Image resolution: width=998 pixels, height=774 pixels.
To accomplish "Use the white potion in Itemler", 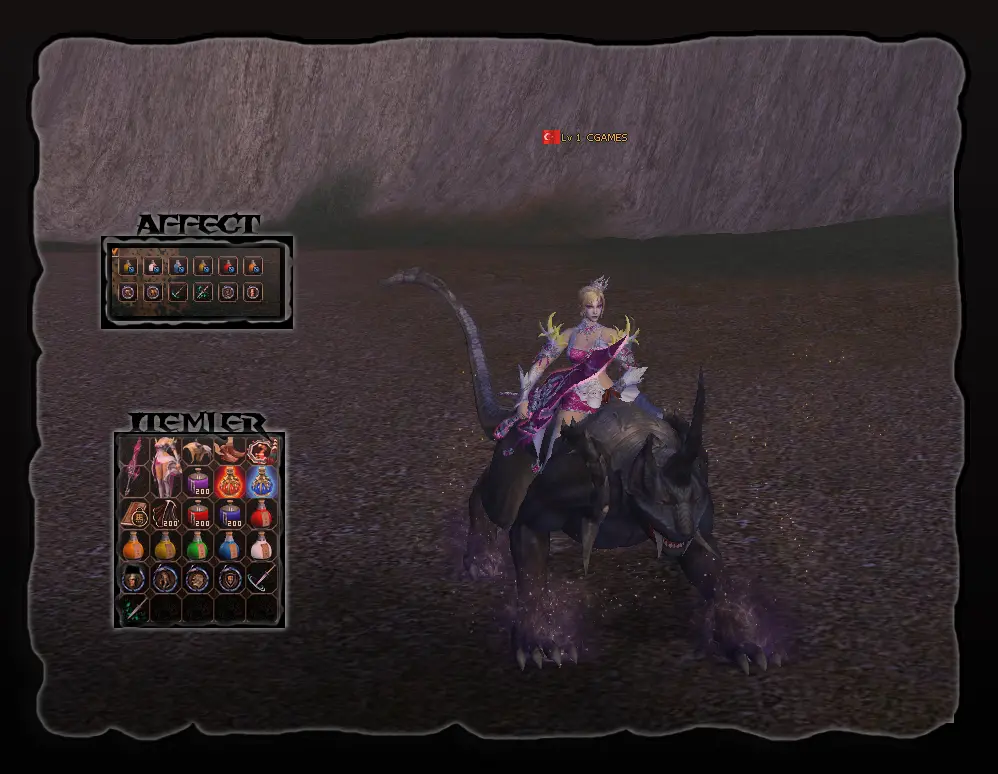I will (x=263, y=547).
